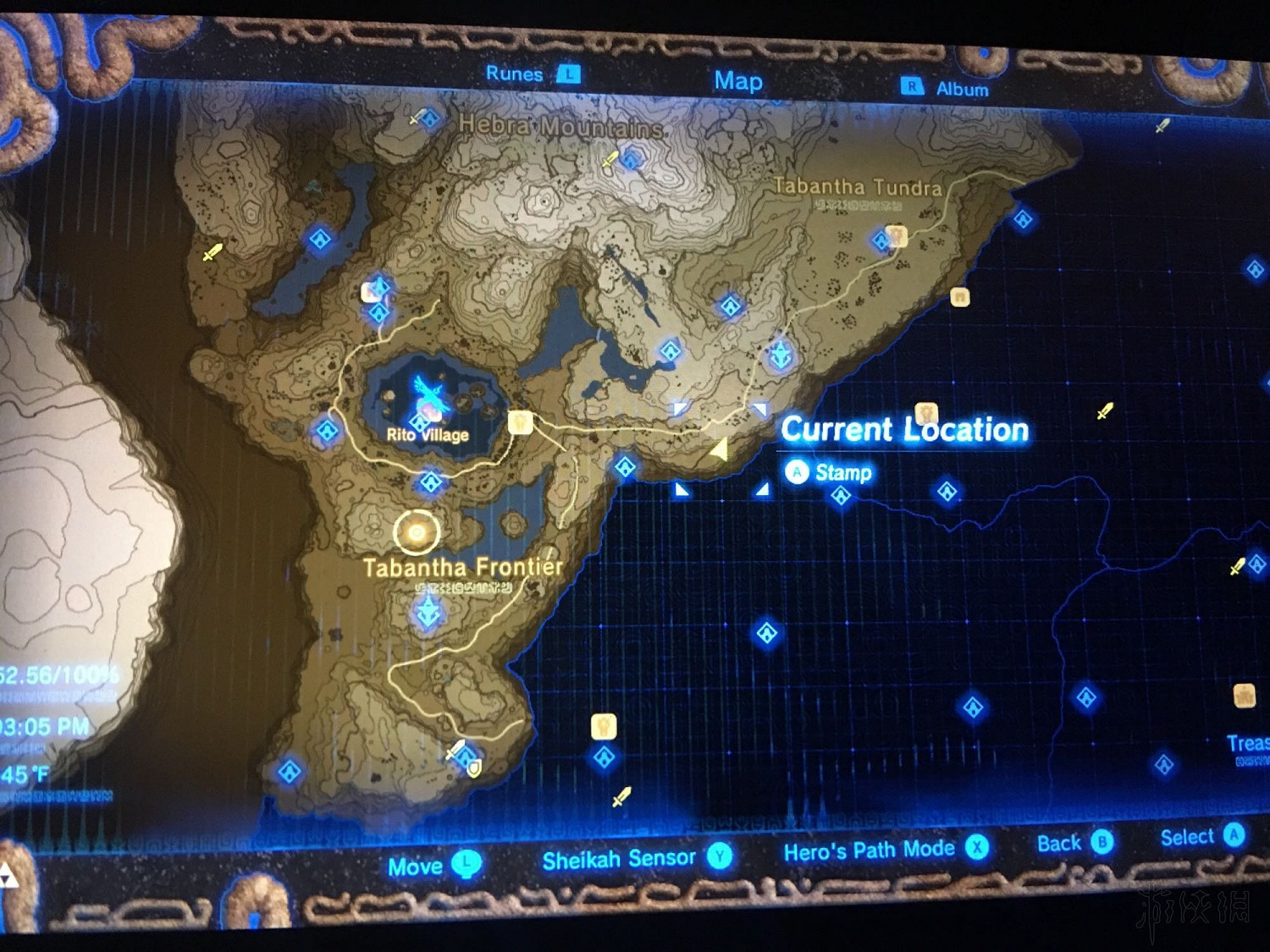Click the Current Location marker arrow
Screen dimensions: 1270x952
point(721,448)
